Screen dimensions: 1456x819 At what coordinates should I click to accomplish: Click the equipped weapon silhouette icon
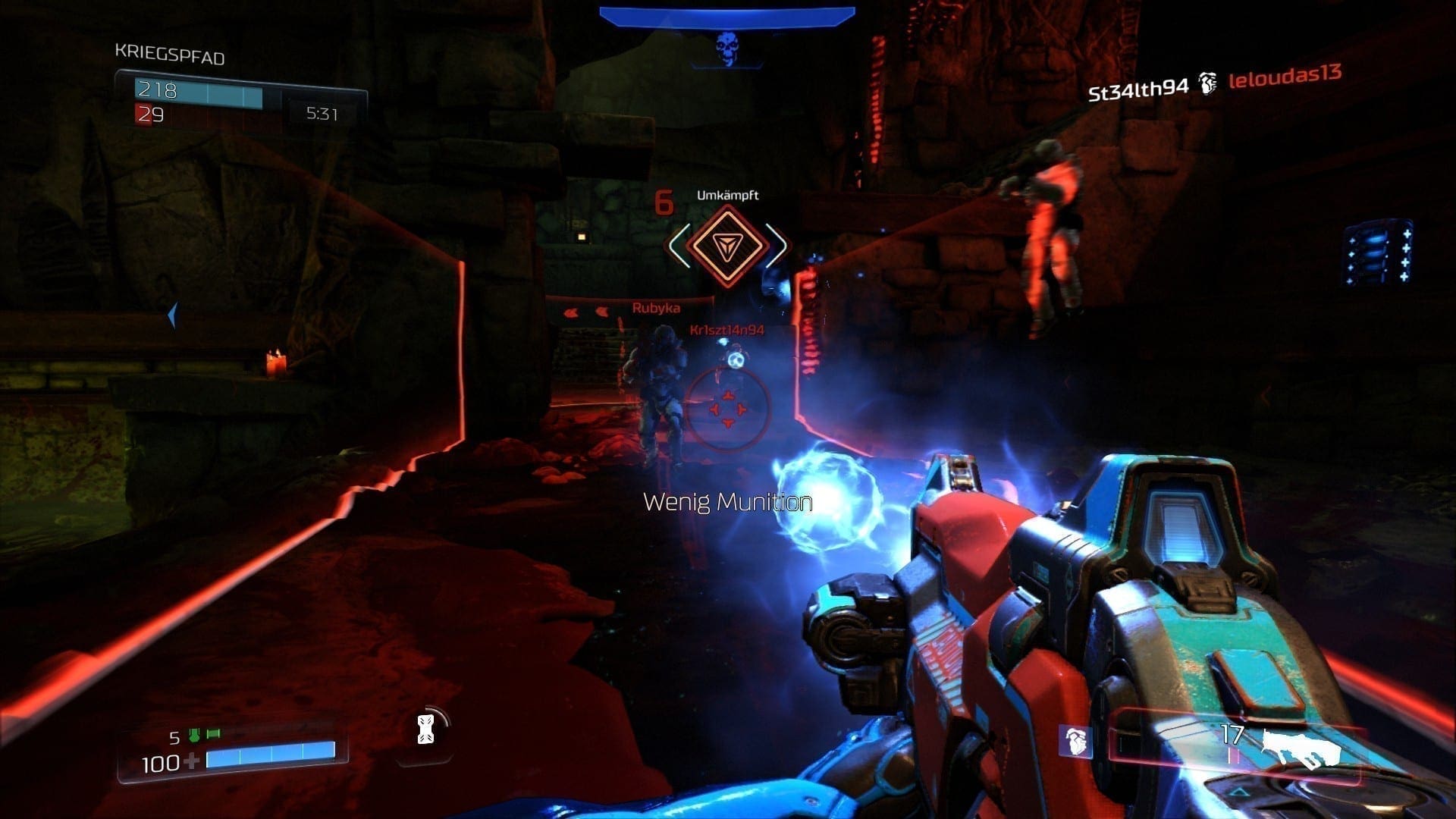click(1300, 750)
